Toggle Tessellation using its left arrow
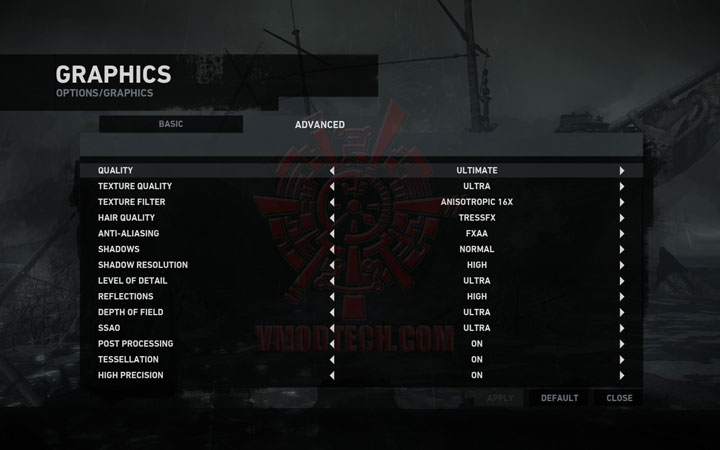 (332, 360)
